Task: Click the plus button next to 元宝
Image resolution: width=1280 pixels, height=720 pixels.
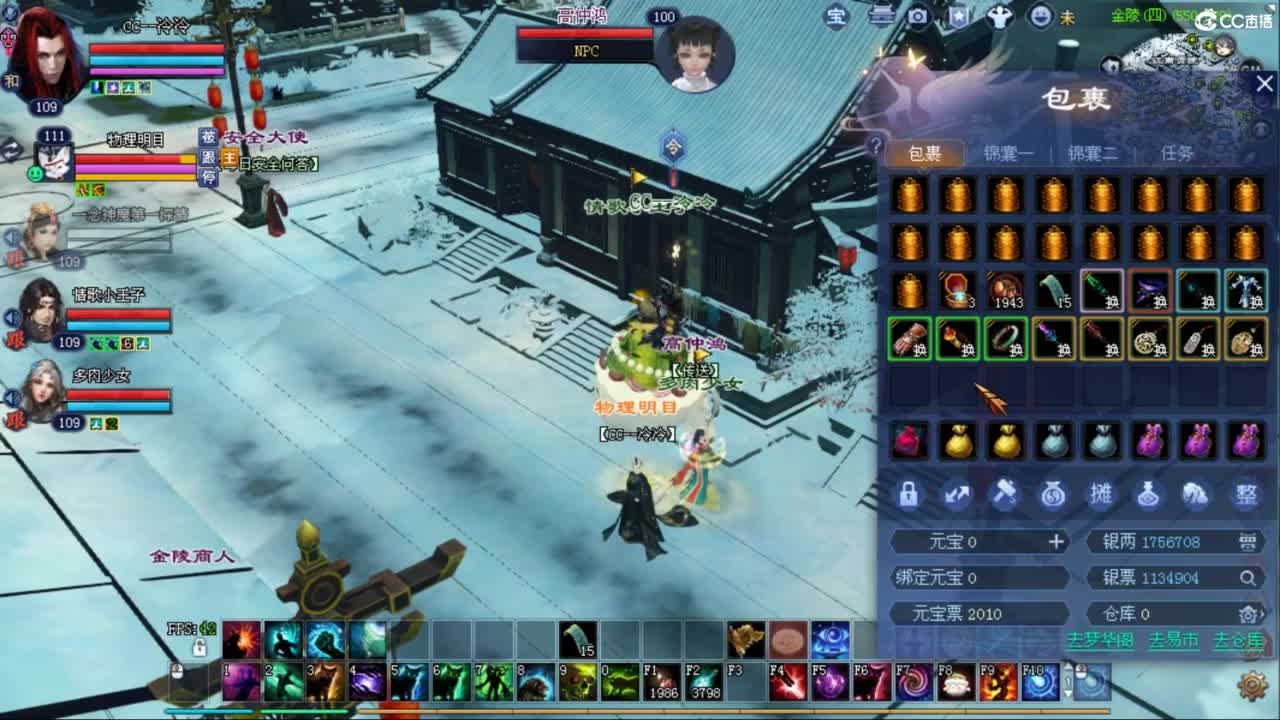Action: tap(1056, 542)
